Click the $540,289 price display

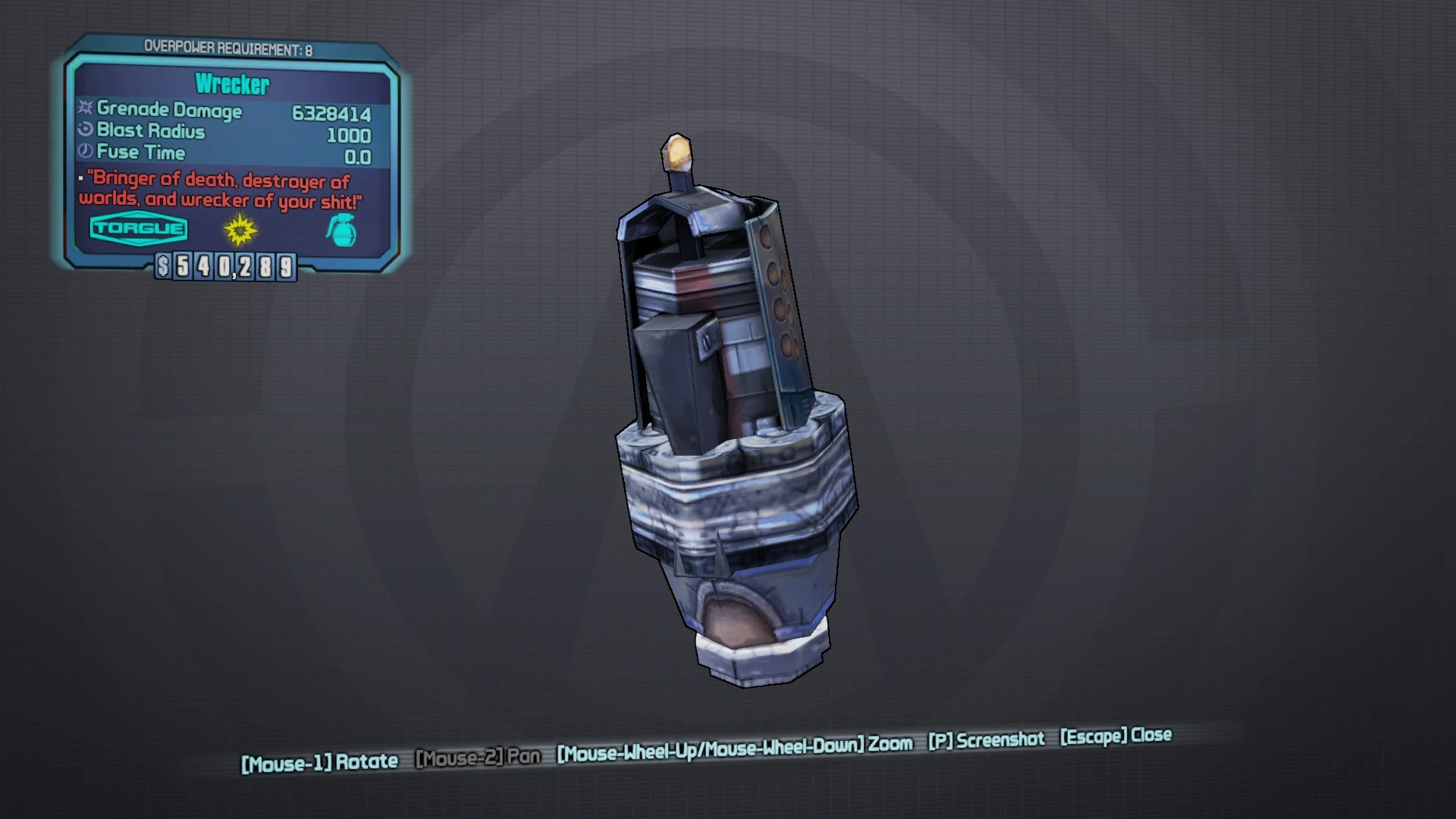tap(225, 267)
